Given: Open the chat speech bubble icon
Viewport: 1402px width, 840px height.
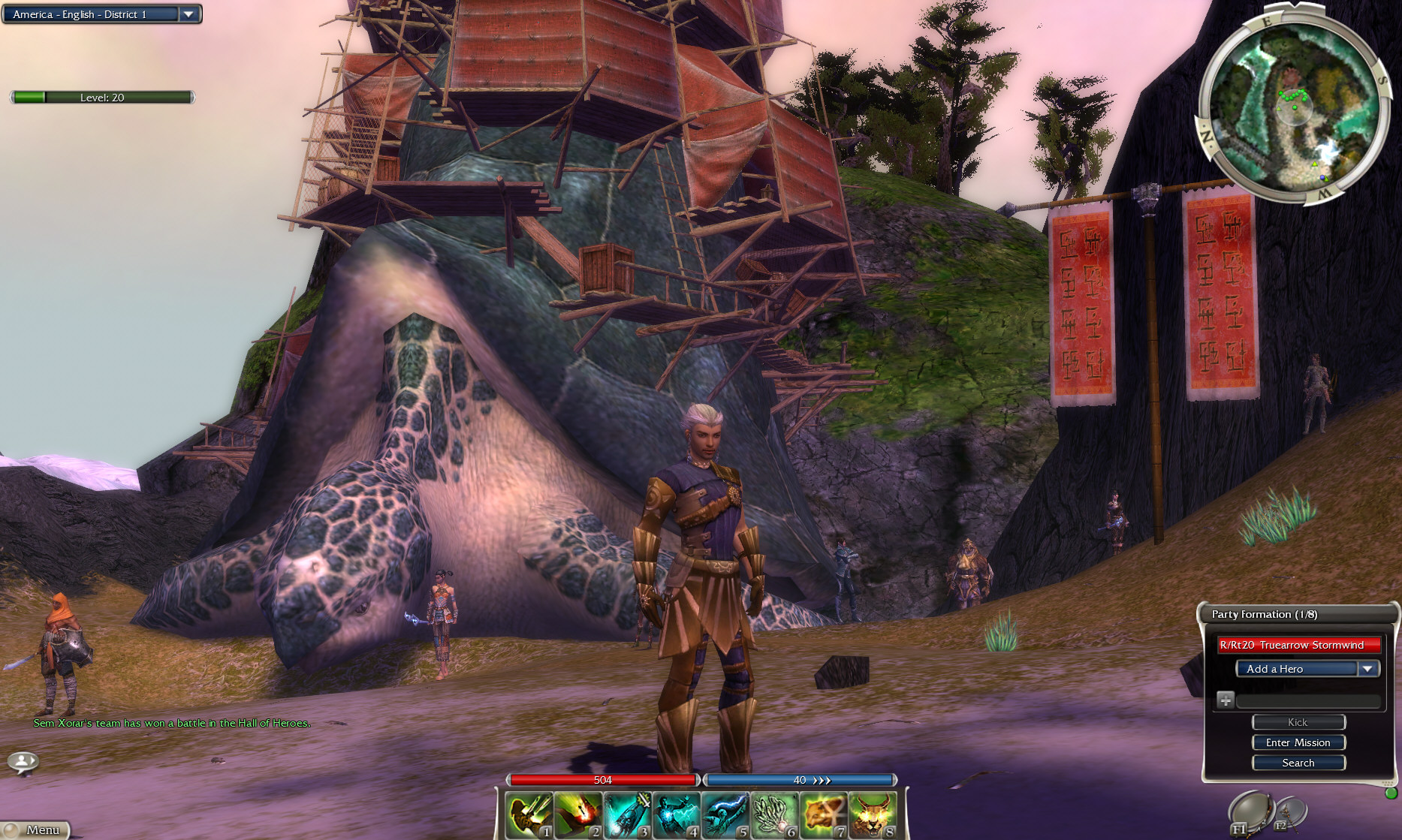Looking at the screenshot, I should [x=23, y=762].
